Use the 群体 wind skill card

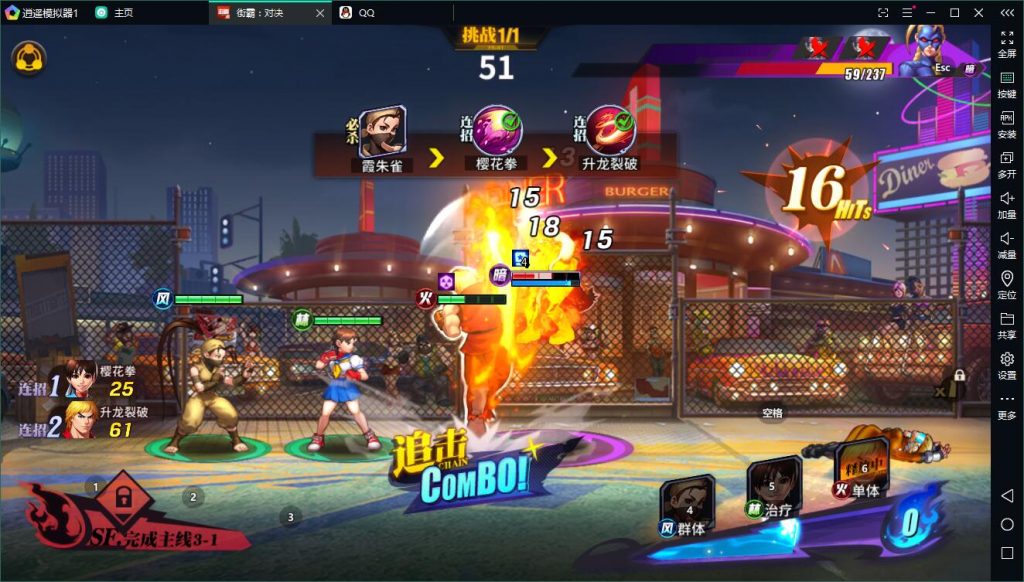tap(688, 505)
